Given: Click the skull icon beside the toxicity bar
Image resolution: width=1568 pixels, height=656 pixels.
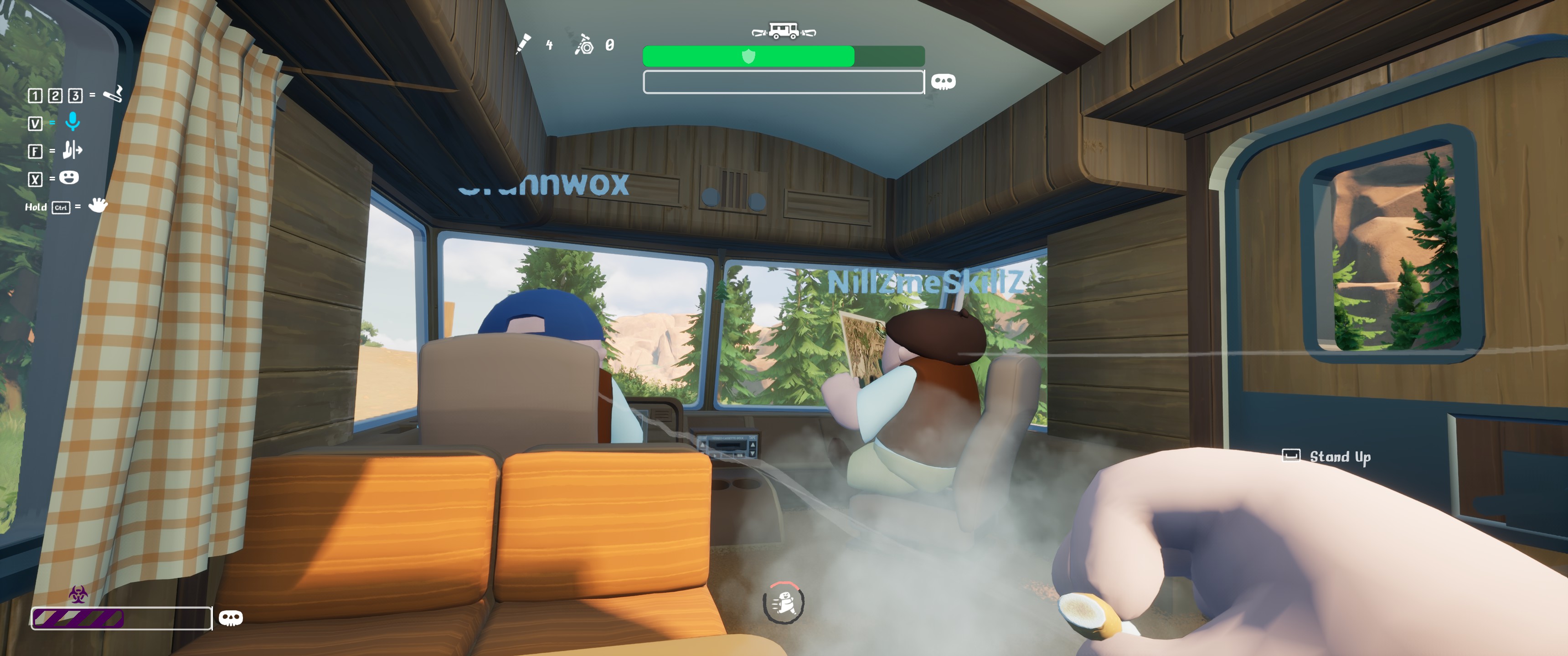Looking at the screenshot, I should pyautogui.click(x=230, y=618).
